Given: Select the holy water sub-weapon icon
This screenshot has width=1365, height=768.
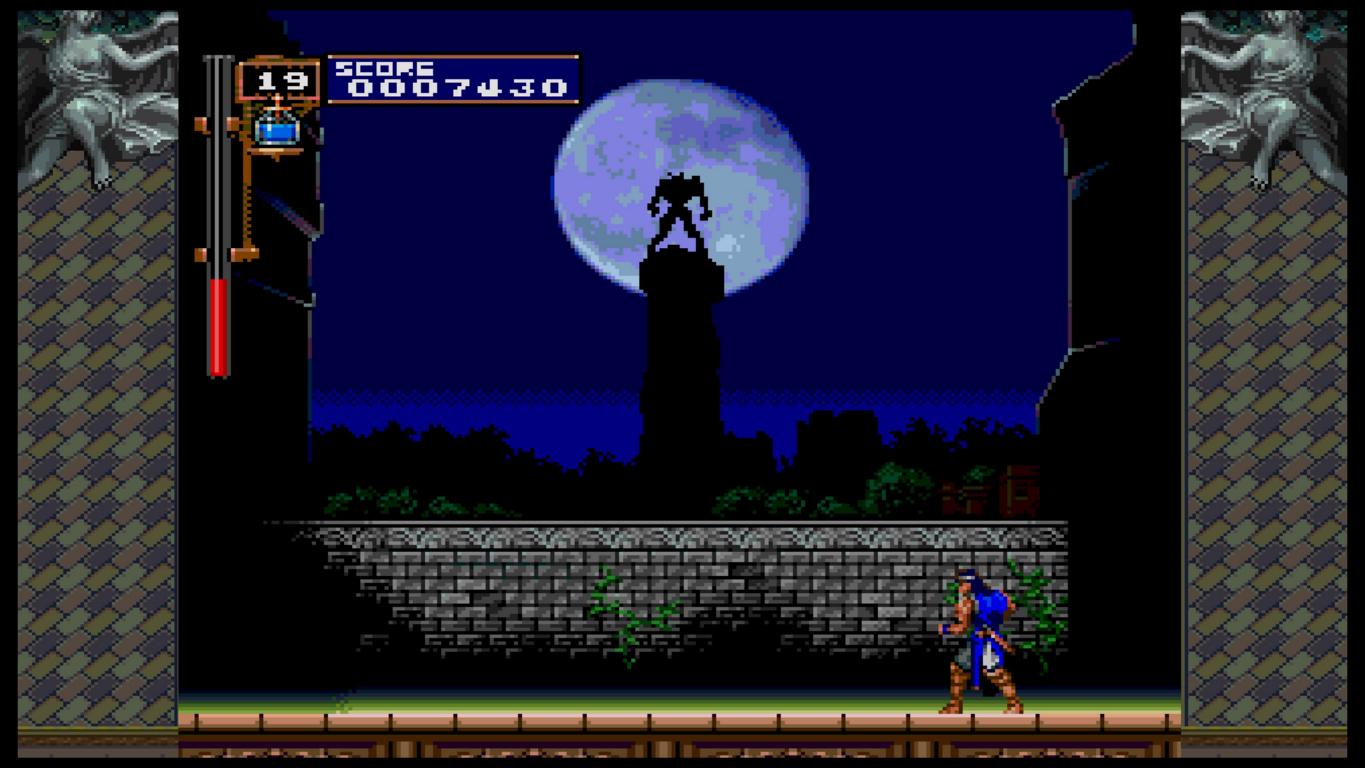Looking at the screenshot, I should pos(277,128).
